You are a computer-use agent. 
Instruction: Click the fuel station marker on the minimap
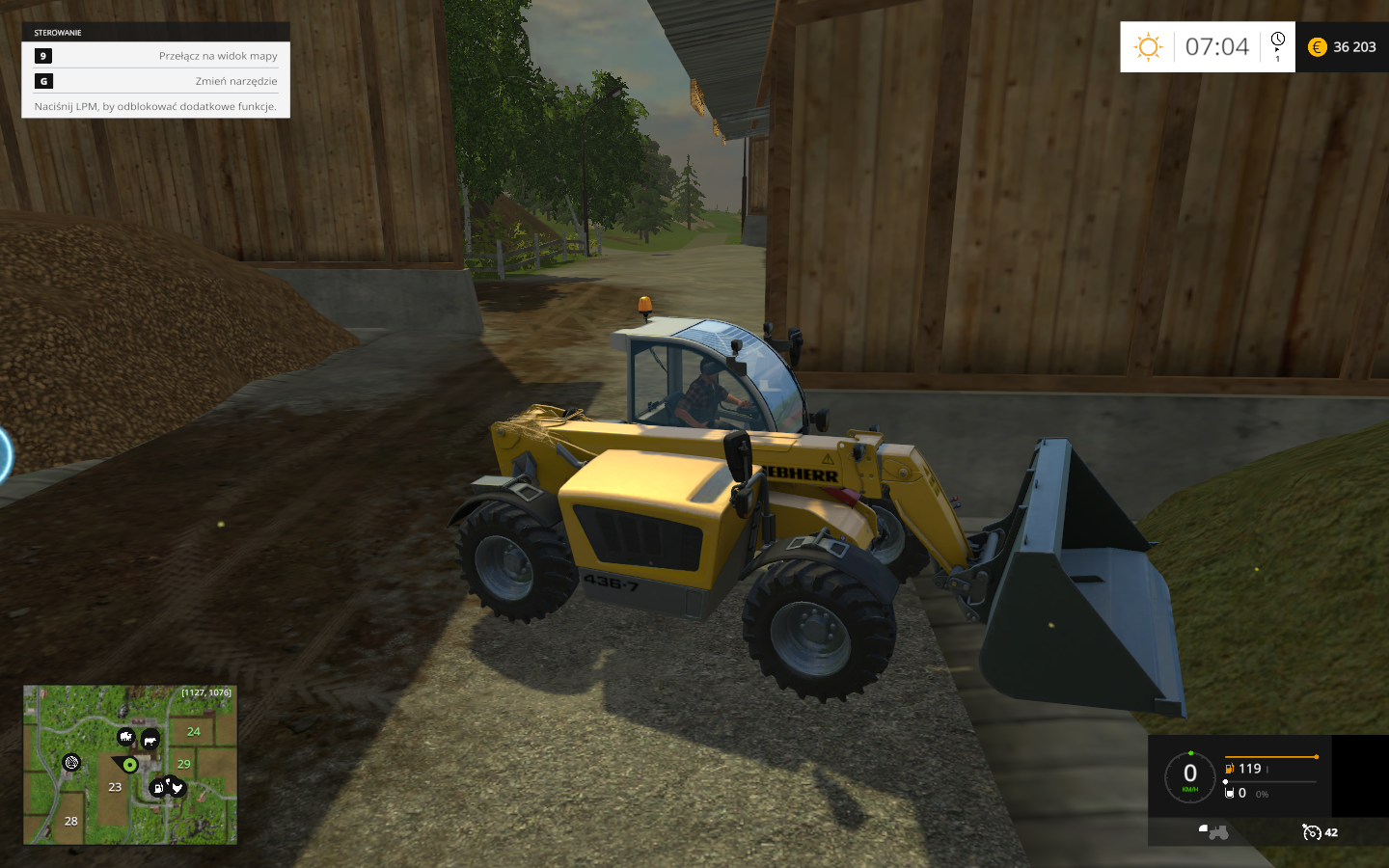pos(159,788)
